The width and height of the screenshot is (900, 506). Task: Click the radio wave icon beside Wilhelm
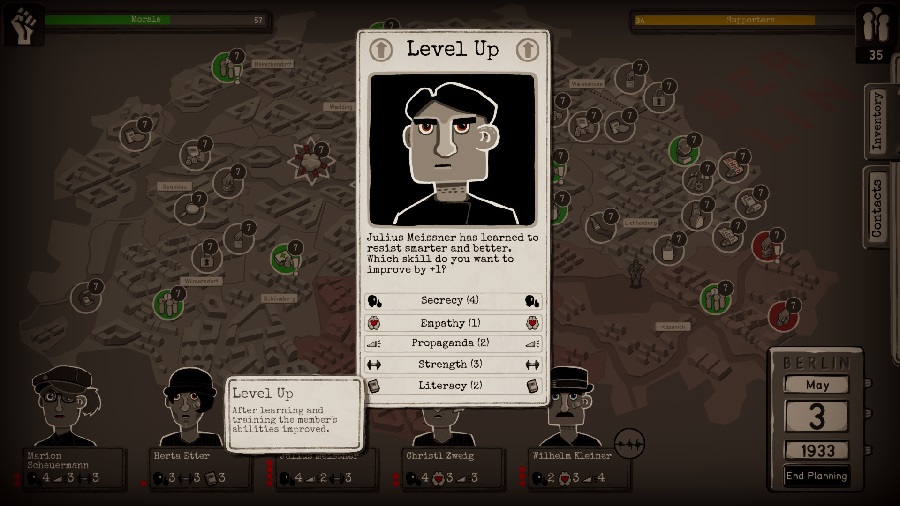pyautogui.click(x=629, y=443)
